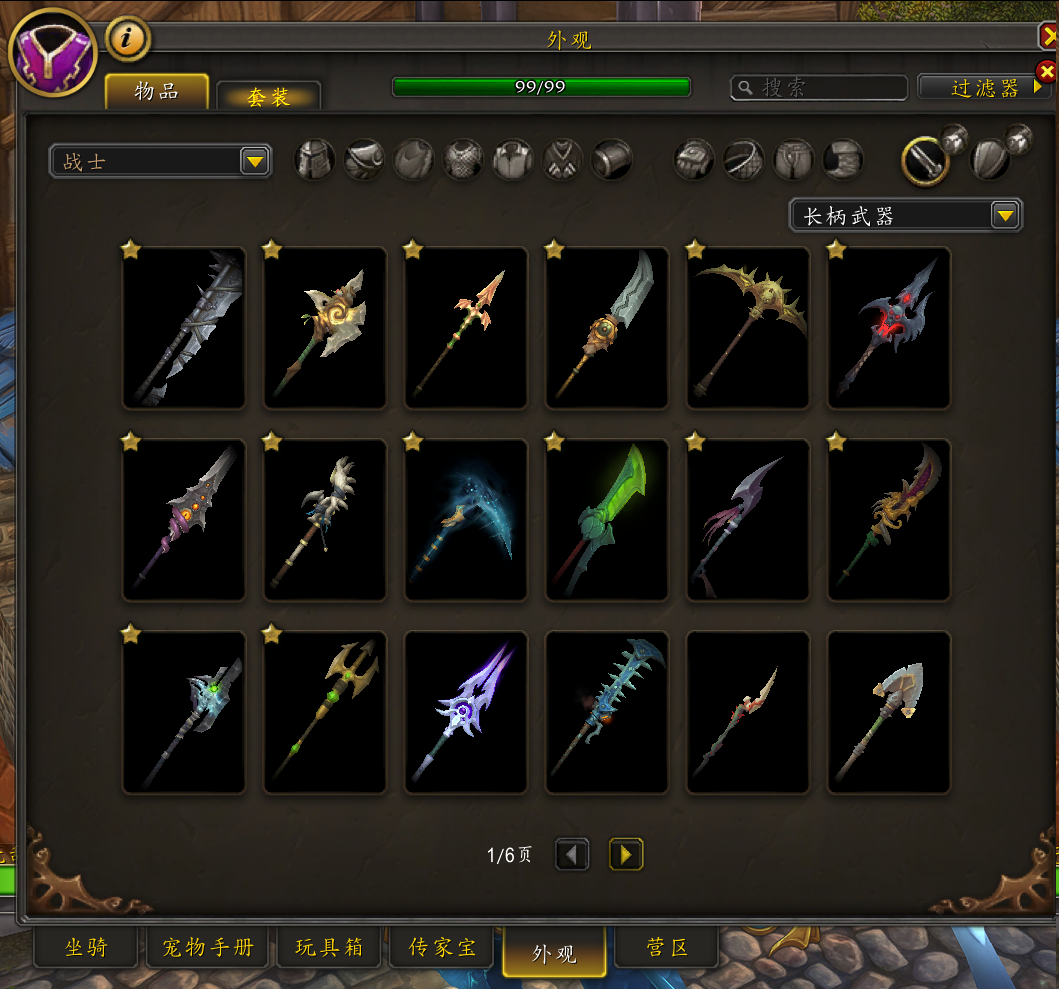Viewport: 1059px width, 989px height.
Task: Go to the next appearance page
Action: click(626, 855)
